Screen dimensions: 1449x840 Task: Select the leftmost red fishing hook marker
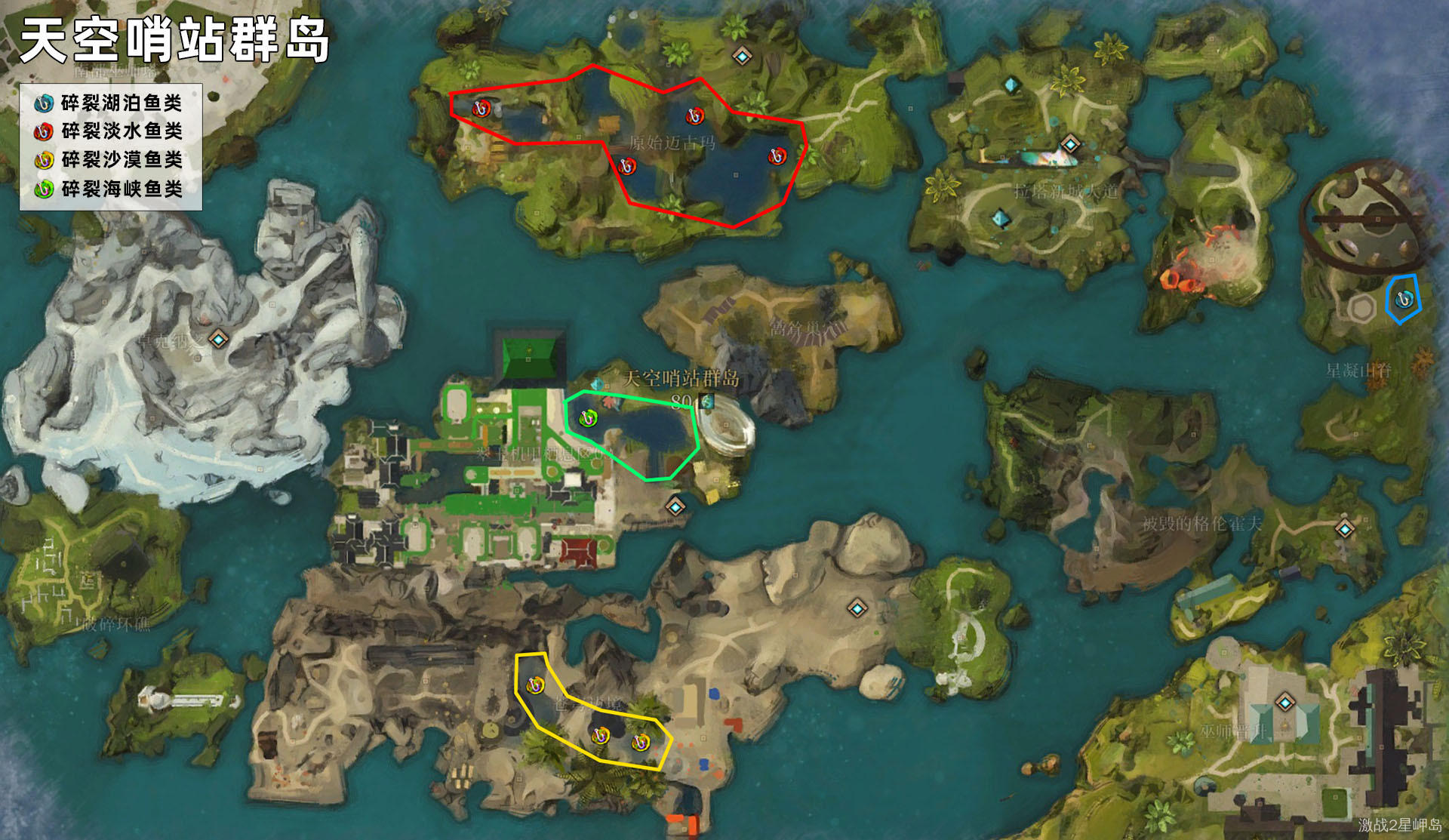[481, 109]
